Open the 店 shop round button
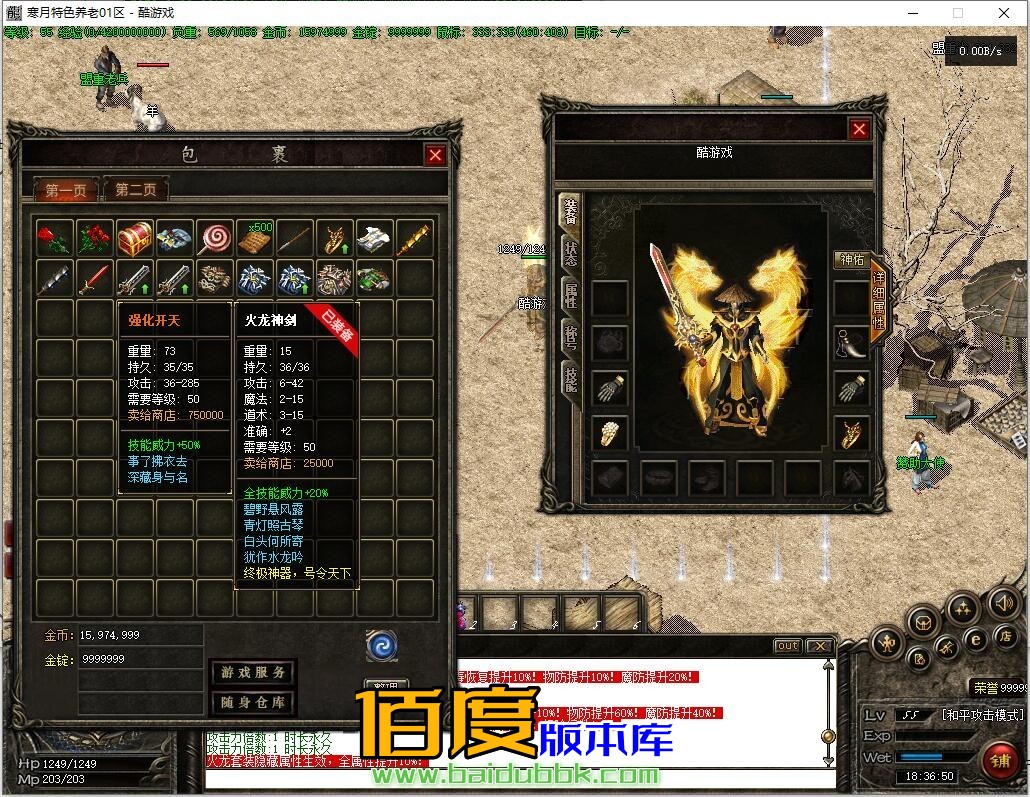1030x797 pixels. pyautogui.click(x=1006, y=636)
